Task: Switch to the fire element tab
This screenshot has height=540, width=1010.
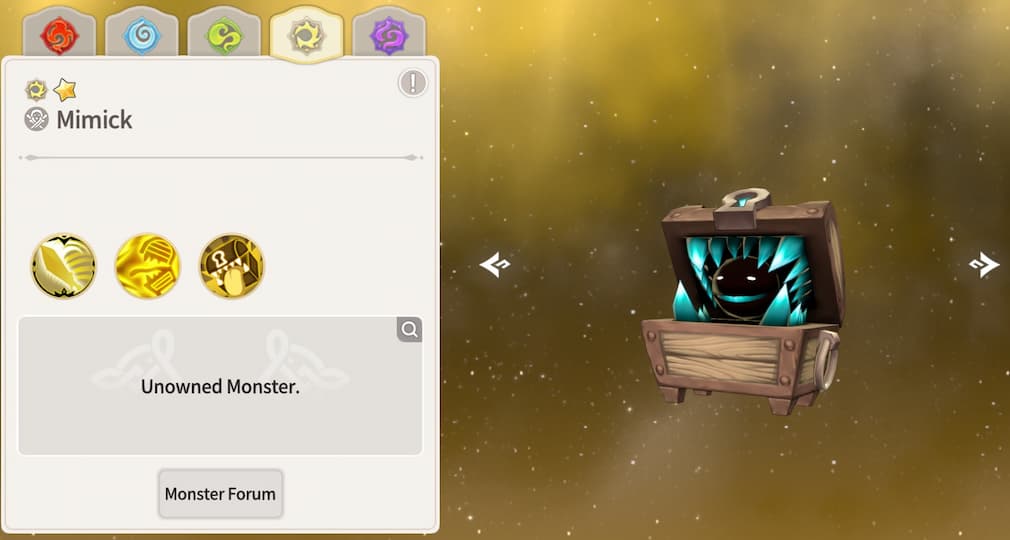Action: [59, 36]
